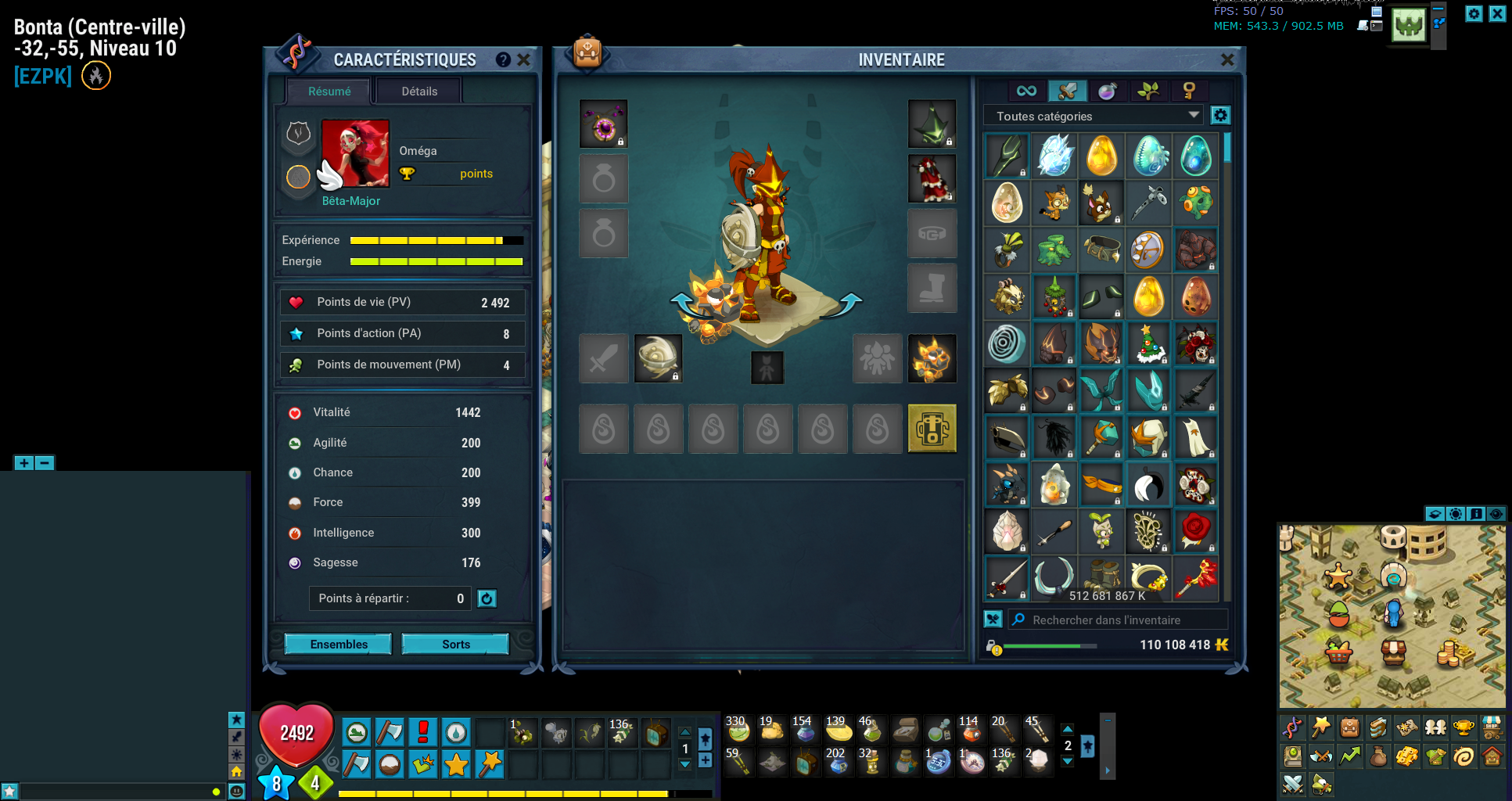The height and width of the screenshot is (801, 1512).
Task: Select the equipped shield slot
Action: (x=658, y=359)
